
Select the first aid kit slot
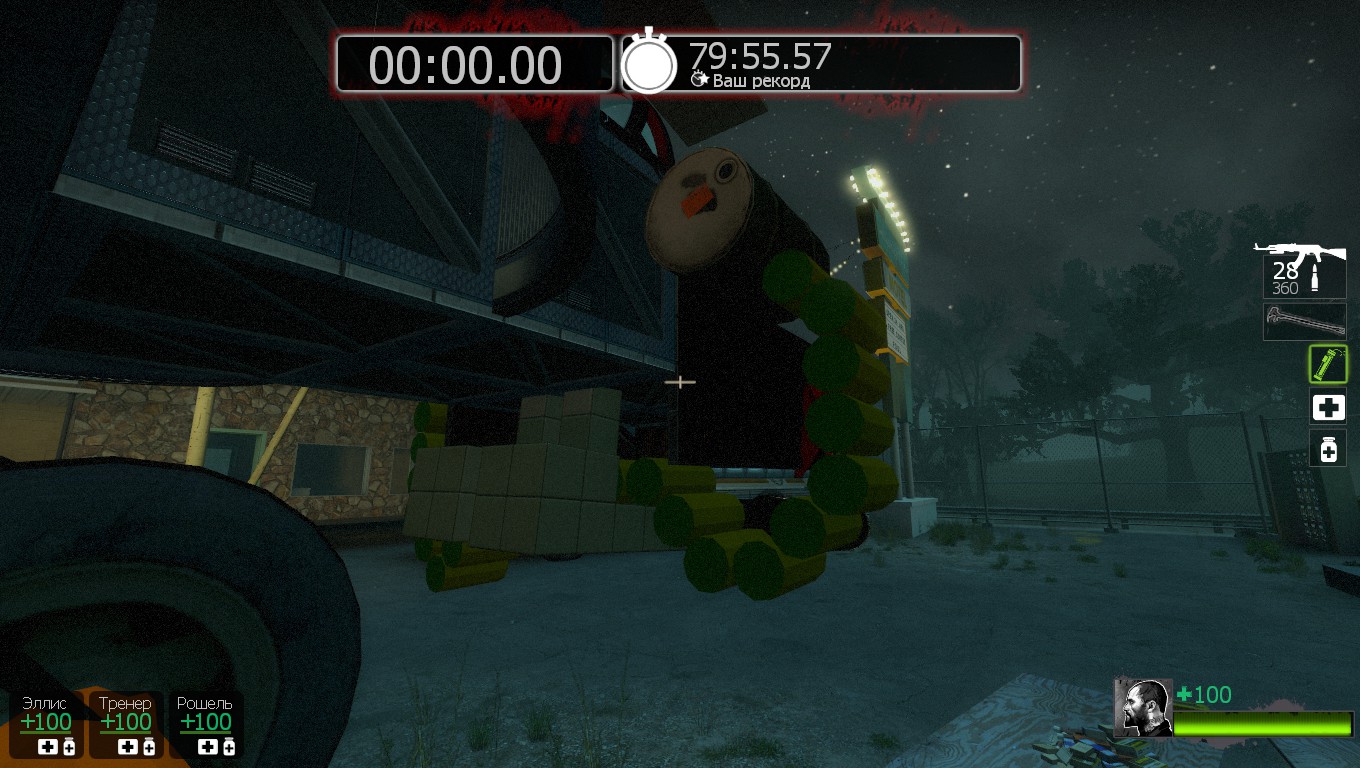(1328, 407)
